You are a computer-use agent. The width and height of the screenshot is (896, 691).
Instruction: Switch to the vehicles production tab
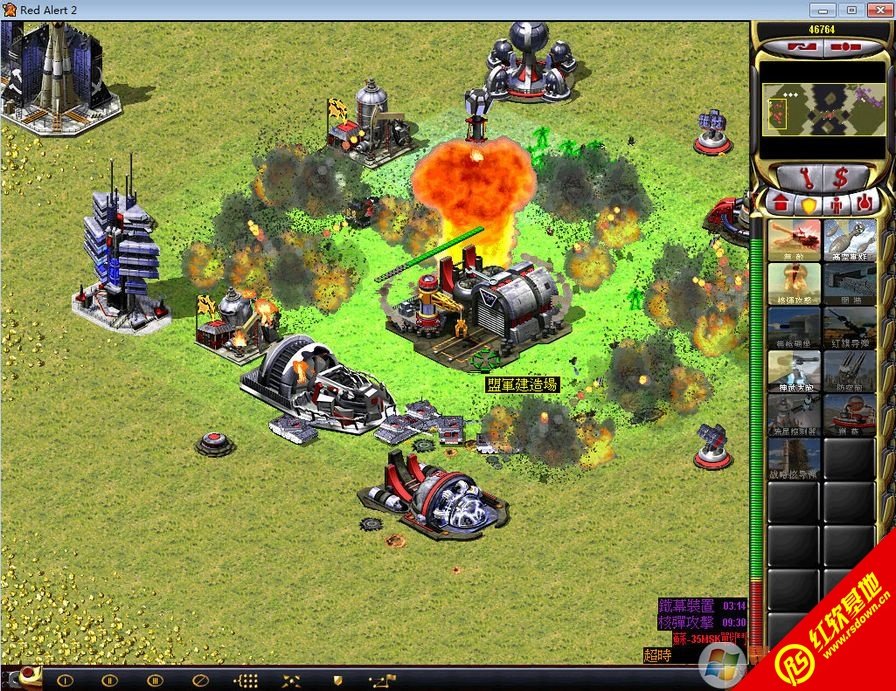(864, 203)
